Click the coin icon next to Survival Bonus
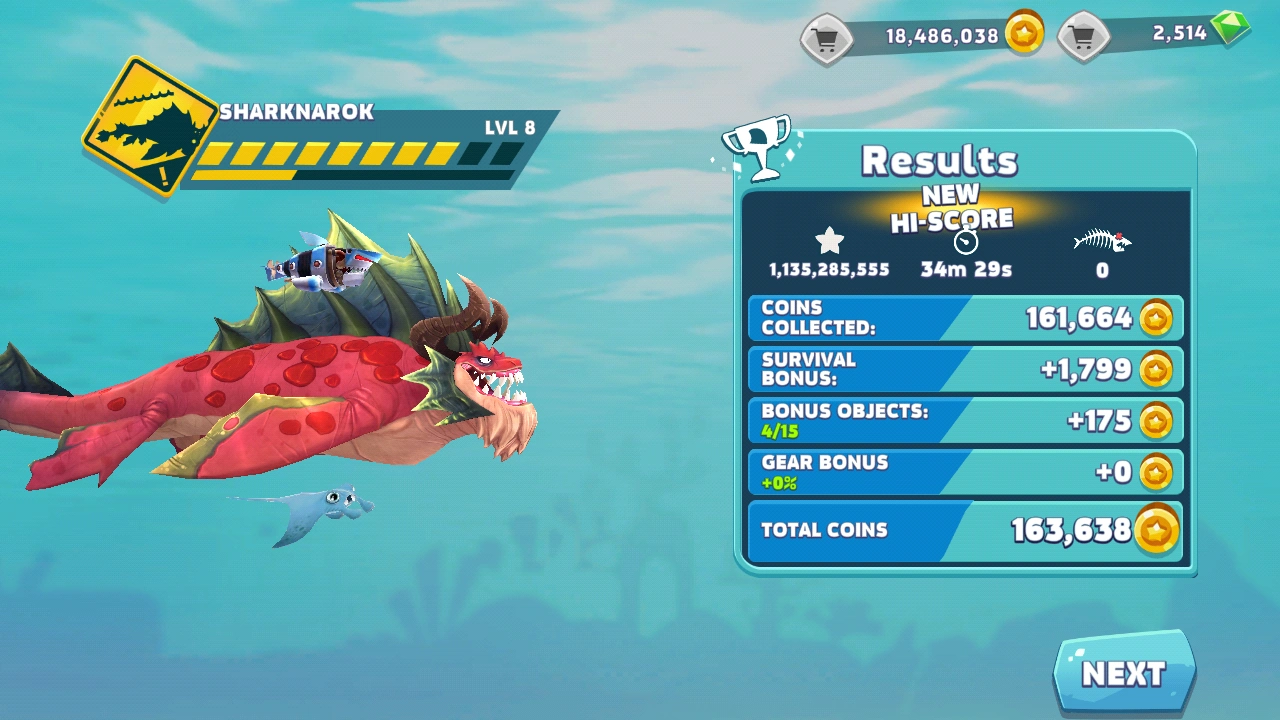The width and height of the screenshot is (1280, 720). click(1156, 369)
